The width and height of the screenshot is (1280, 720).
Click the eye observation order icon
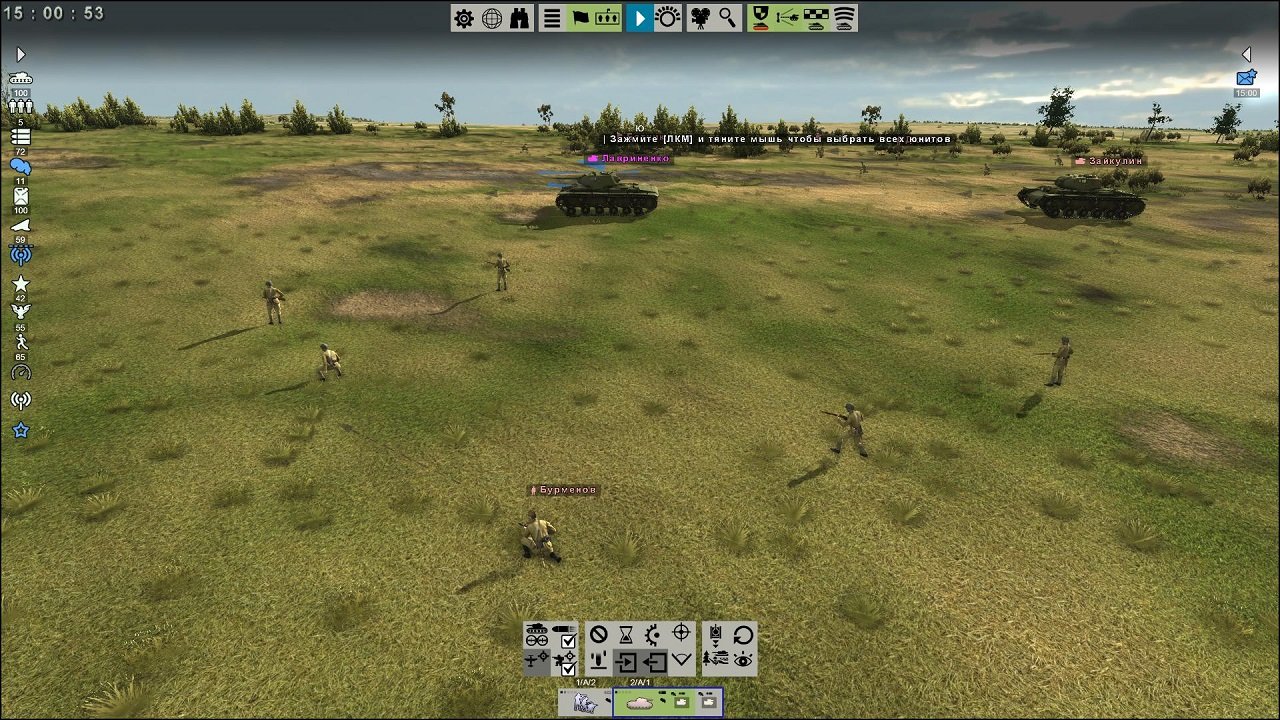[743, 660]
